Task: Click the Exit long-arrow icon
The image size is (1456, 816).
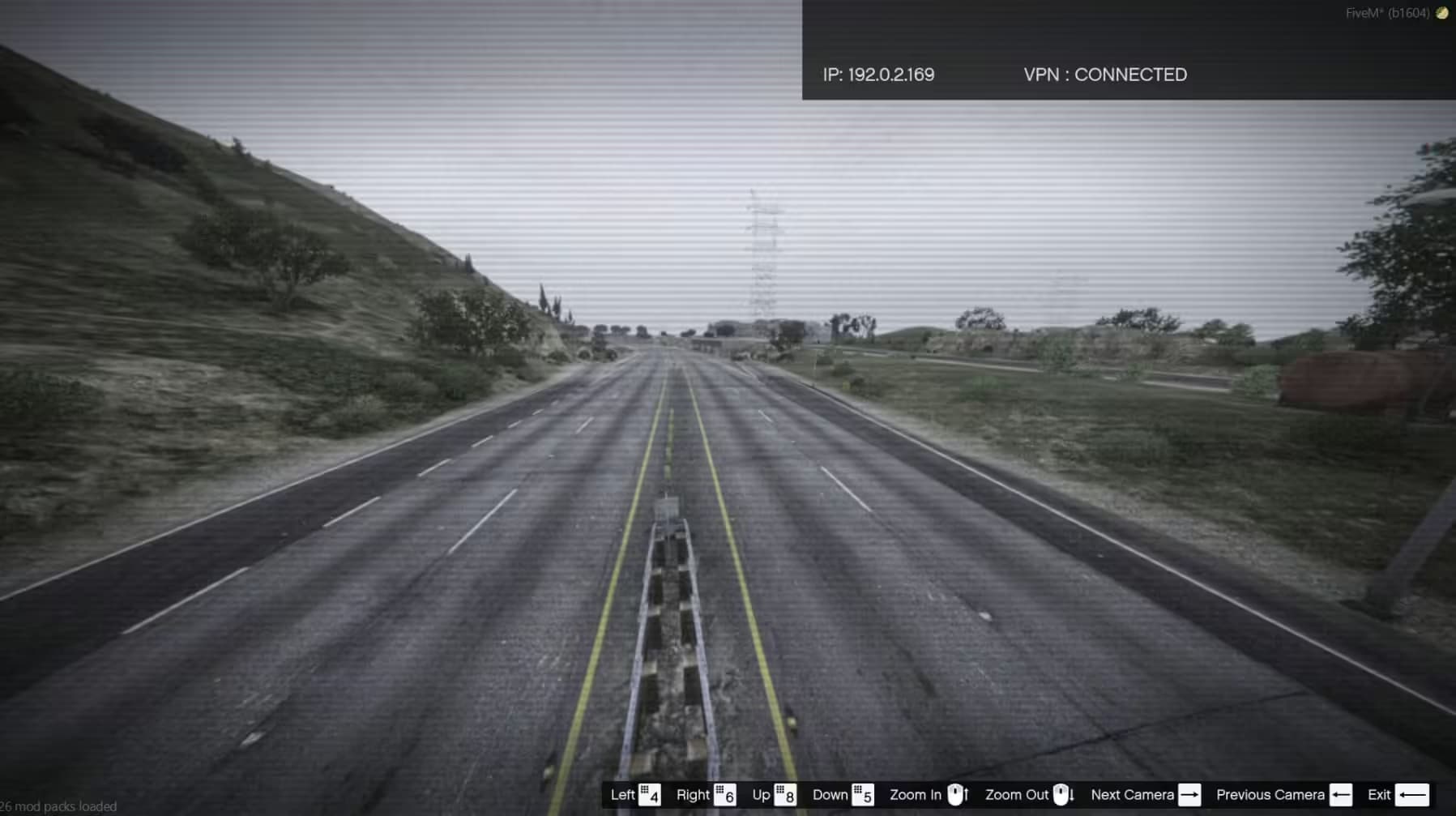Action: click(1412, 795)
